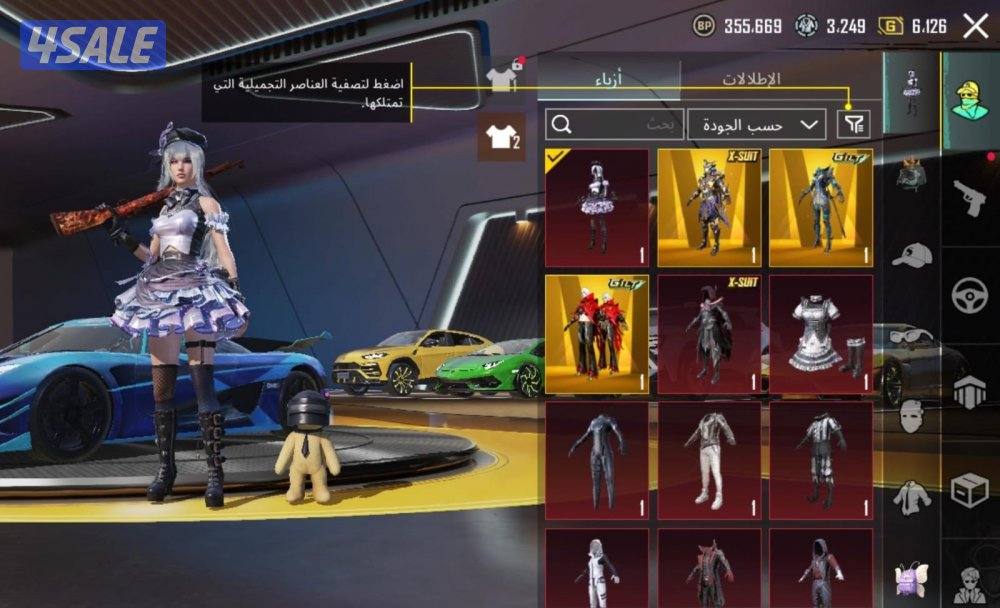
Task: Show the jacket tops subcategory
Action: point(911,496)
